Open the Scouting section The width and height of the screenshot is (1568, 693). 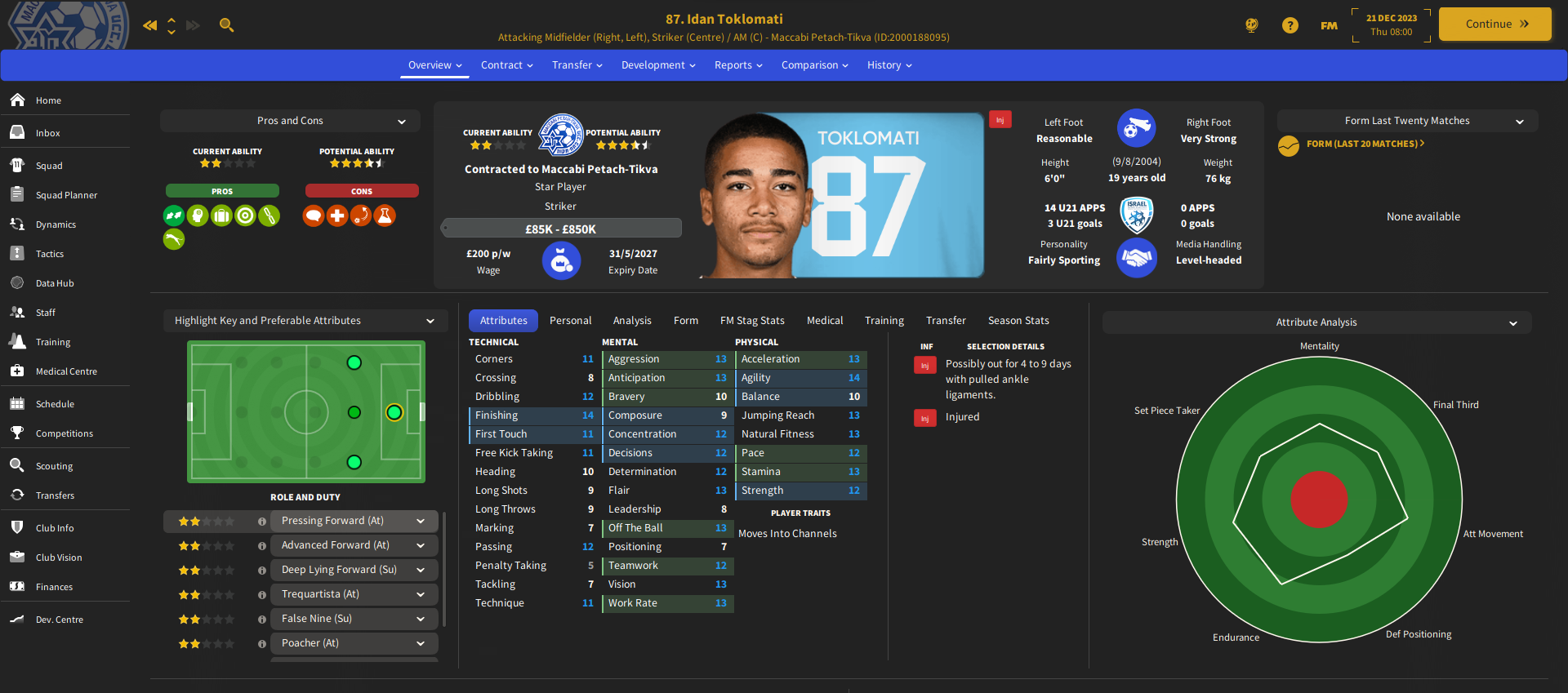pyautogui.click(x=54, y=466)
